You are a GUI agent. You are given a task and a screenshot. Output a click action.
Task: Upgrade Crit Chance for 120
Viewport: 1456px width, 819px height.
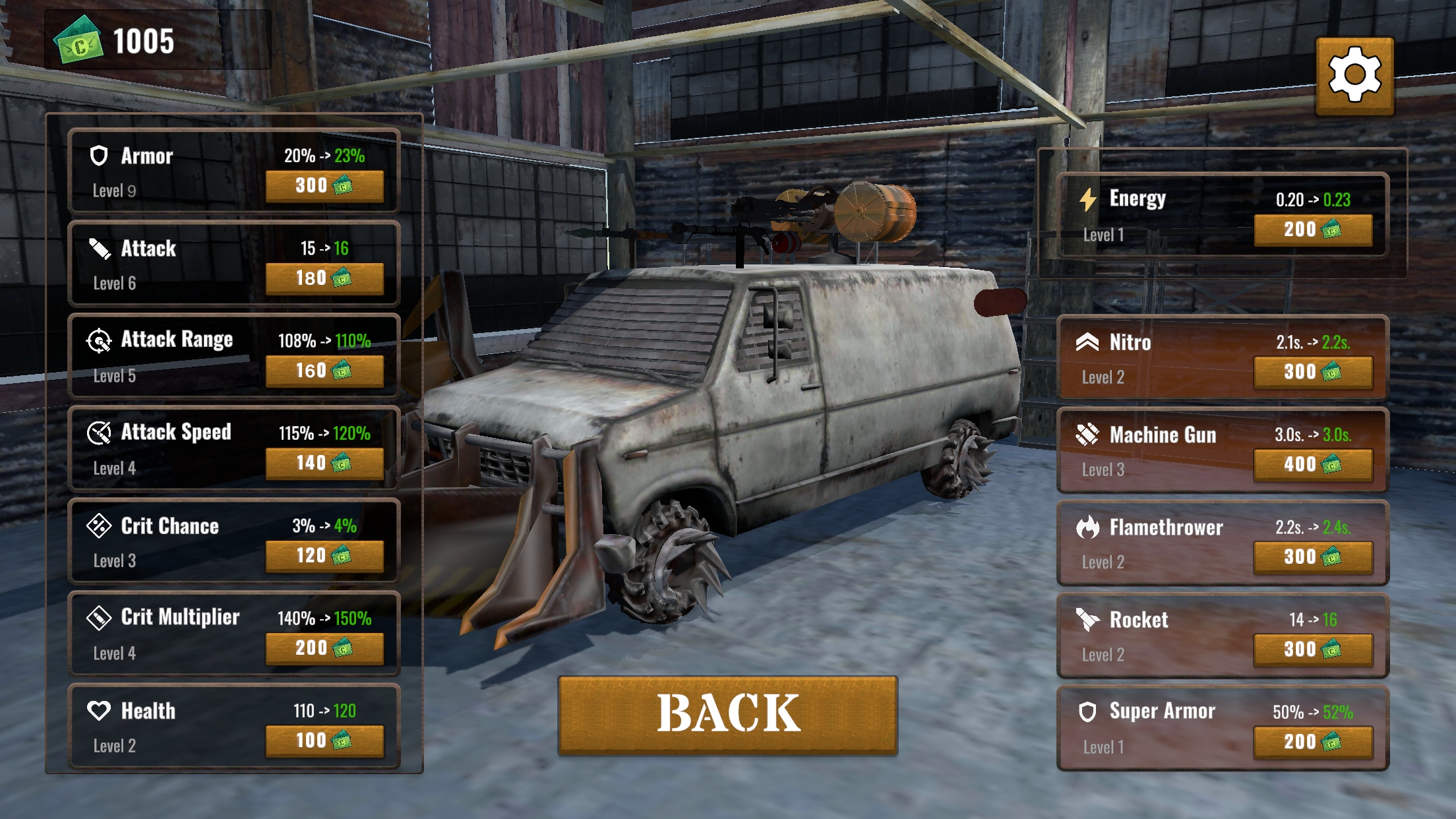324,556
